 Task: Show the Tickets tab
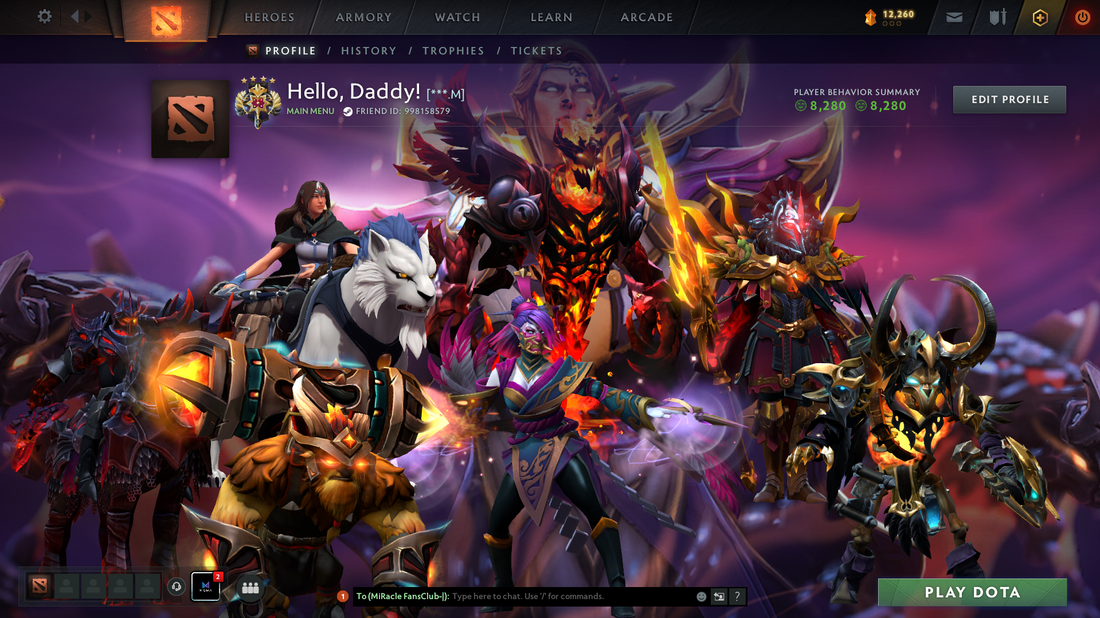(x=536, y=51)
